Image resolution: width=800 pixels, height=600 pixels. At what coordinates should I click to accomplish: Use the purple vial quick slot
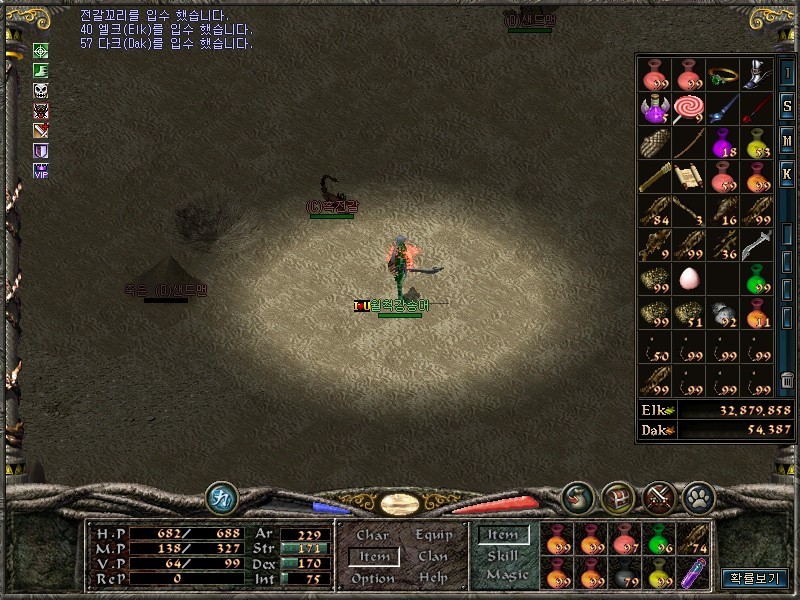[x=693, y=574]
